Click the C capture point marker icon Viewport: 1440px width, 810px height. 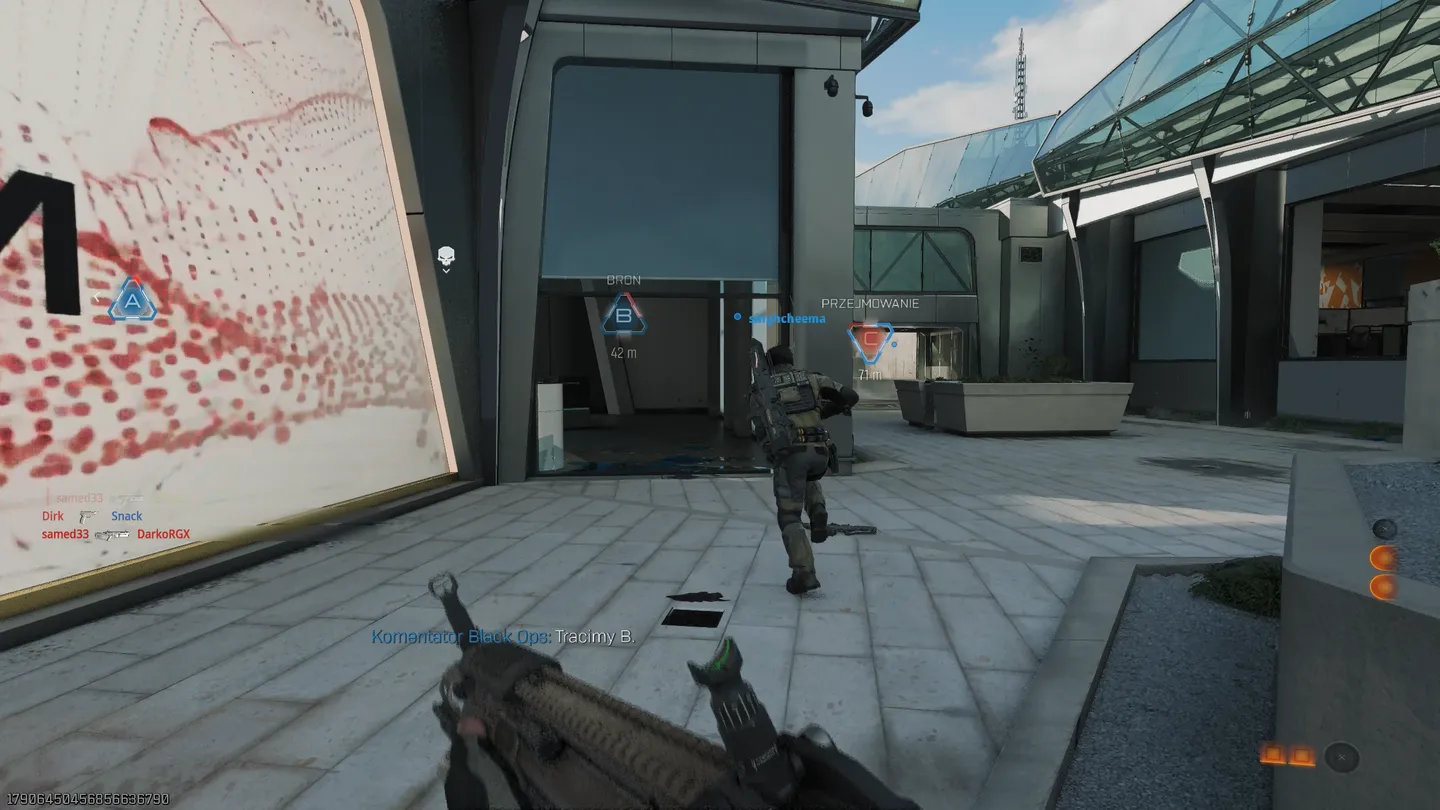click(868, 340)
